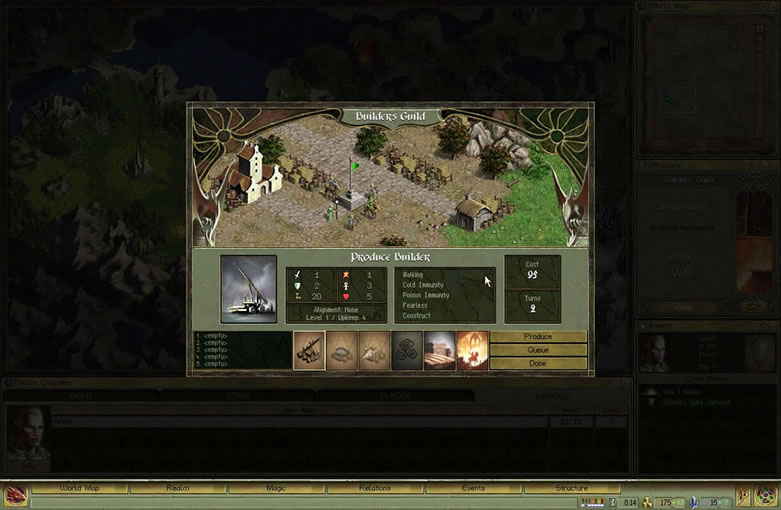
Task: Switch to the Realm tab
Action: coord(178,488)
